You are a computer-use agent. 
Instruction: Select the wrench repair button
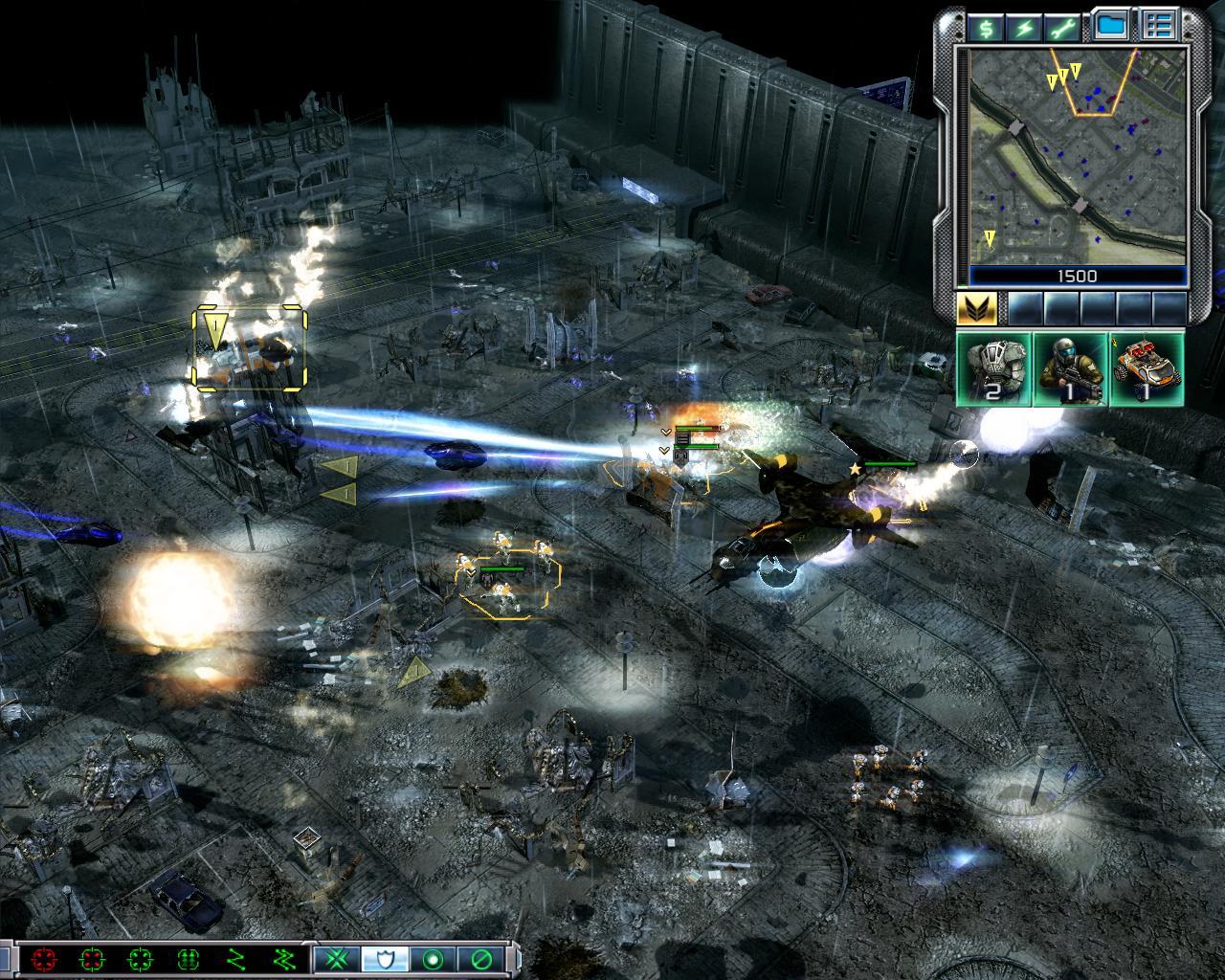(1064, 28)
